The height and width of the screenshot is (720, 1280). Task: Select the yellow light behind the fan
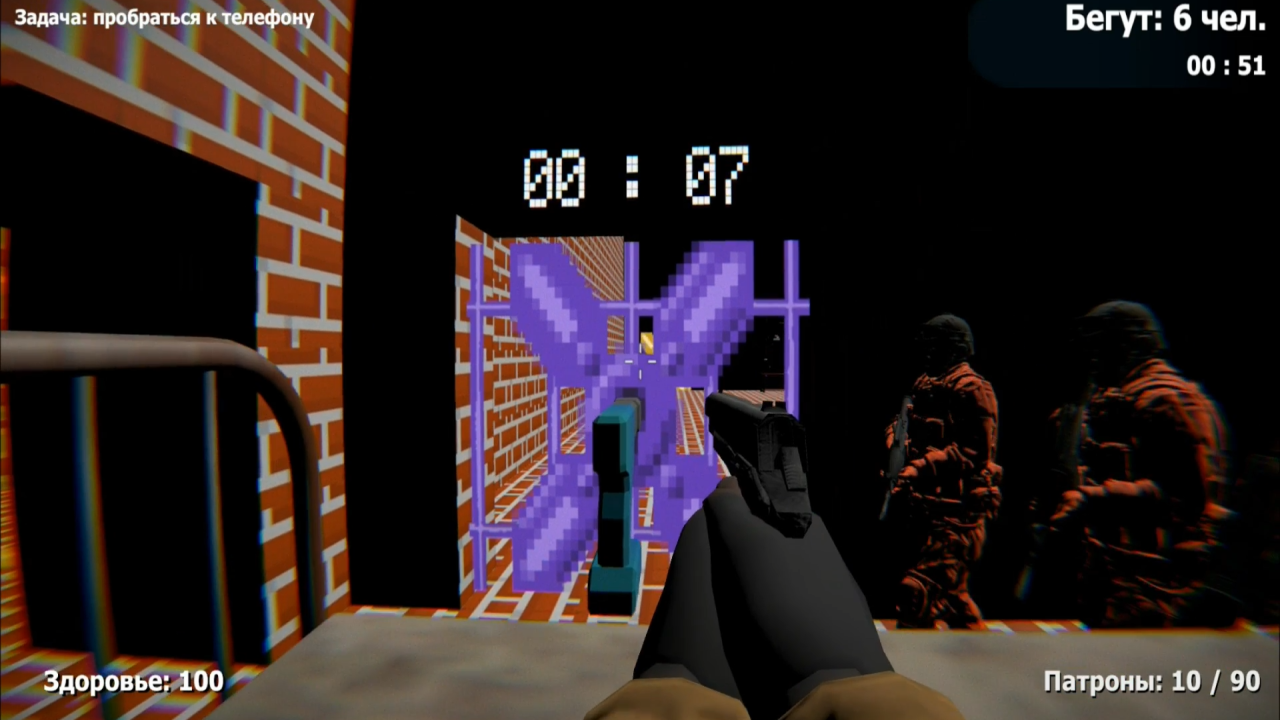click(648, 345)
